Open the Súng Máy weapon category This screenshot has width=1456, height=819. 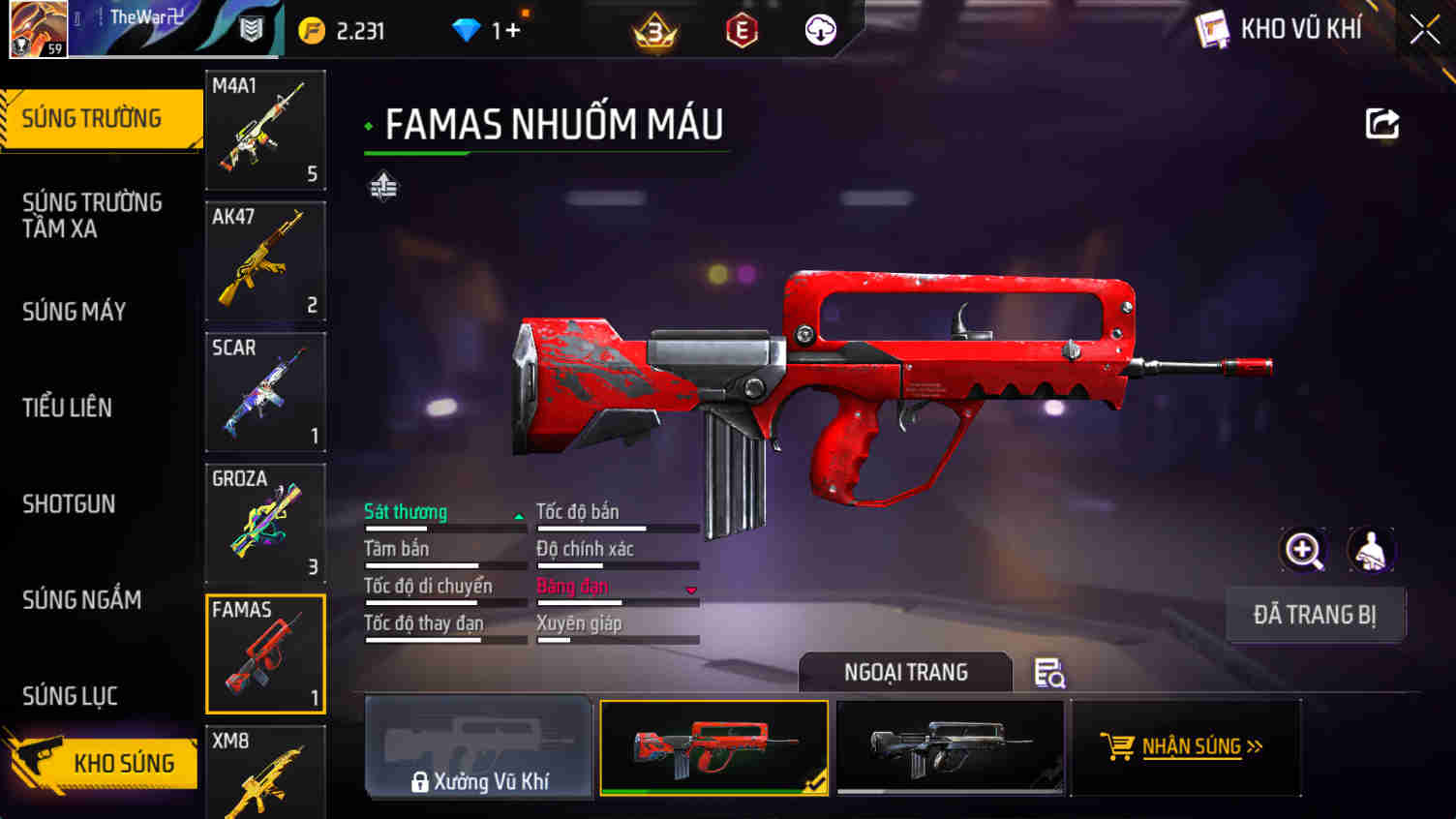pos(75,312)
